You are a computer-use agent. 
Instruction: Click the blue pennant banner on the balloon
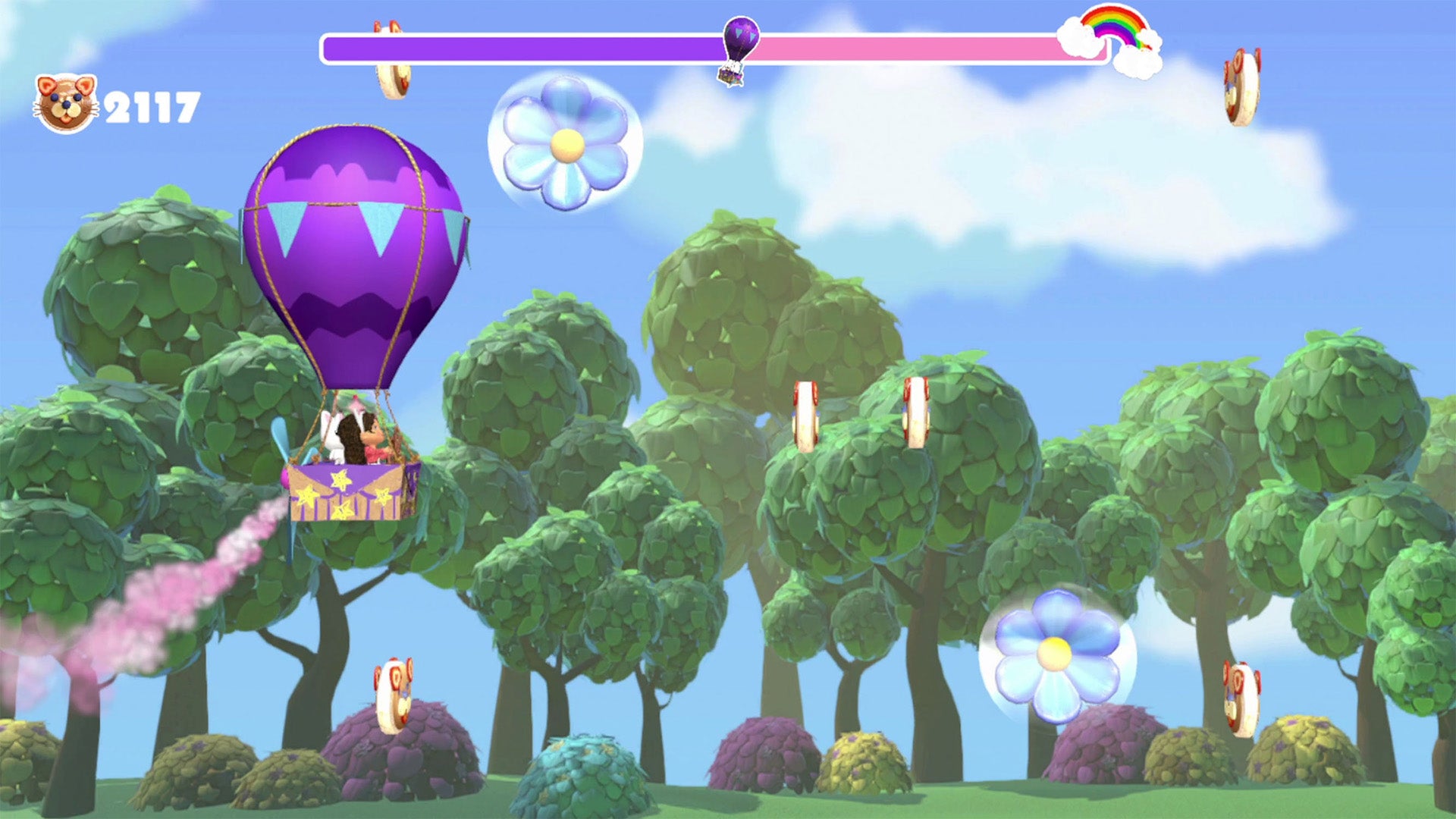click(x=356, y=227)
